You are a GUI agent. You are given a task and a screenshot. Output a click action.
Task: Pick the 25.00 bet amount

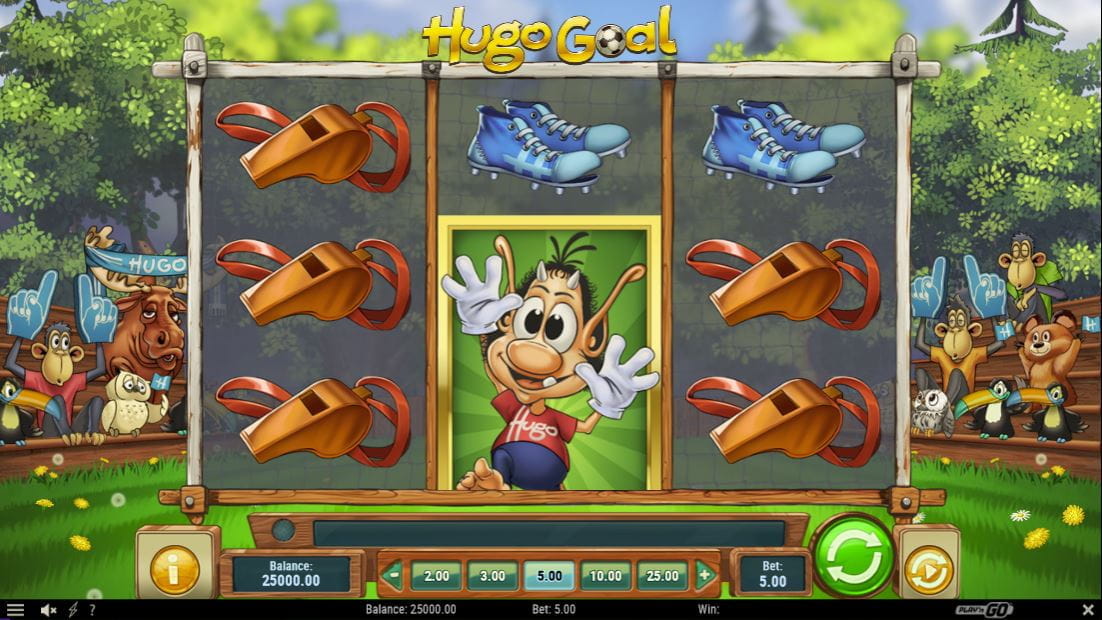[x=662, y=576]
